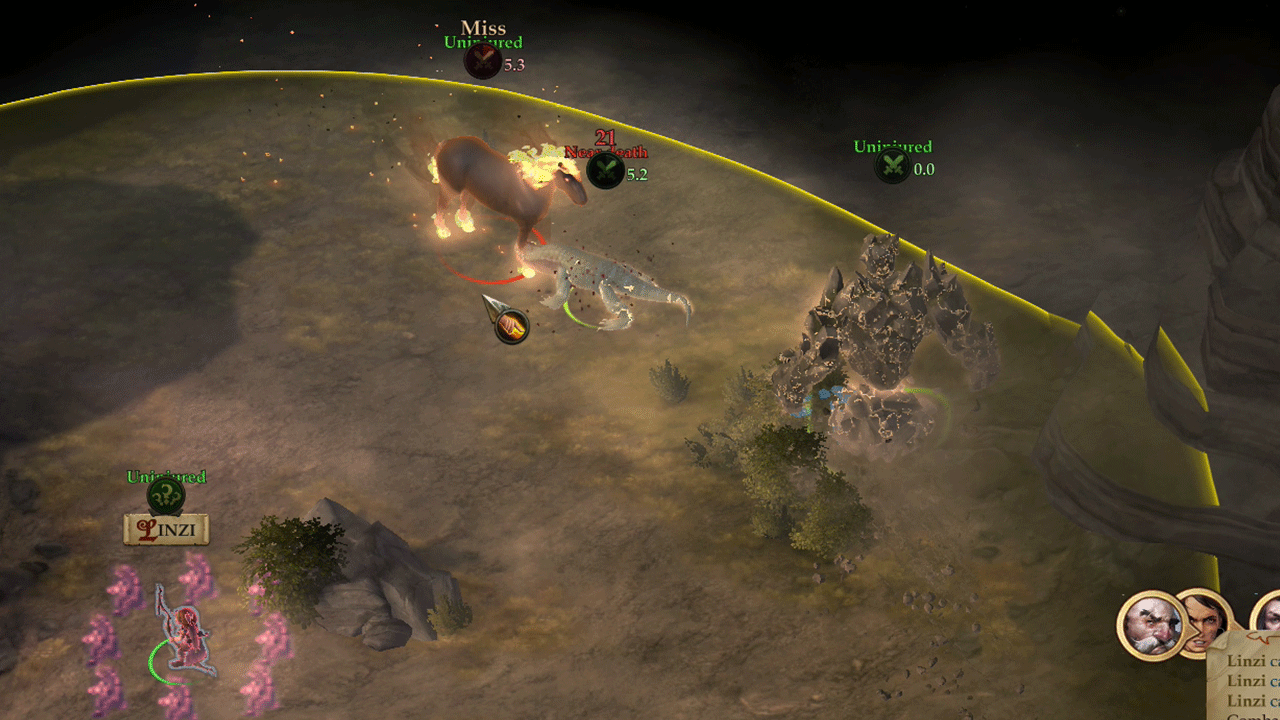Click the Linzi name banner
Screen dimensions: 1280x720
pos(166,529)
